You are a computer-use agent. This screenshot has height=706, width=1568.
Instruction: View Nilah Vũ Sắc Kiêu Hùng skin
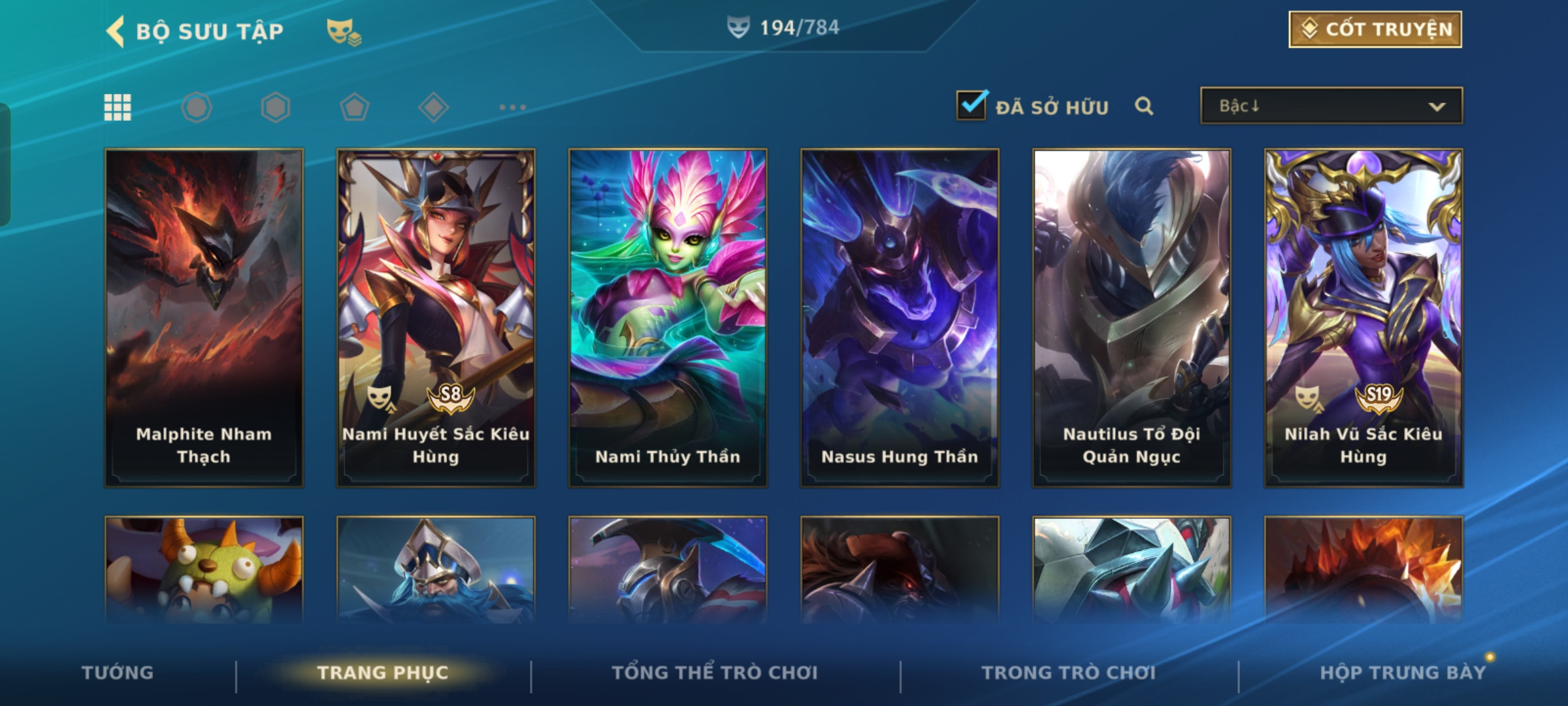click(x=1364, y=318)
